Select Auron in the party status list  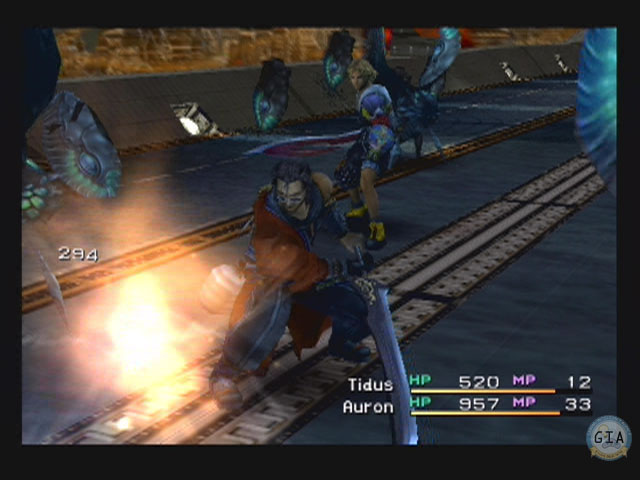point(368,407)
